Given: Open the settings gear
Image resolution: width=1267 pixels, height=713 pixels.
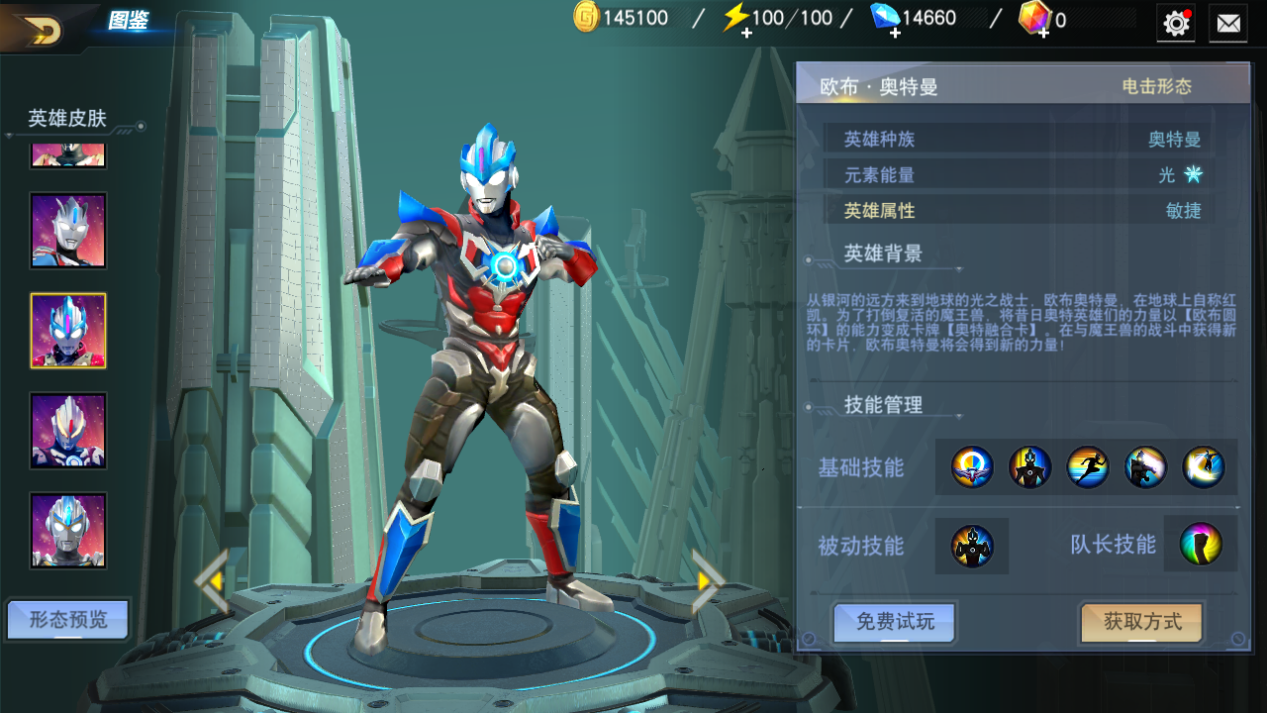Looking at the screenshot, I should [x=1176, y=23].
